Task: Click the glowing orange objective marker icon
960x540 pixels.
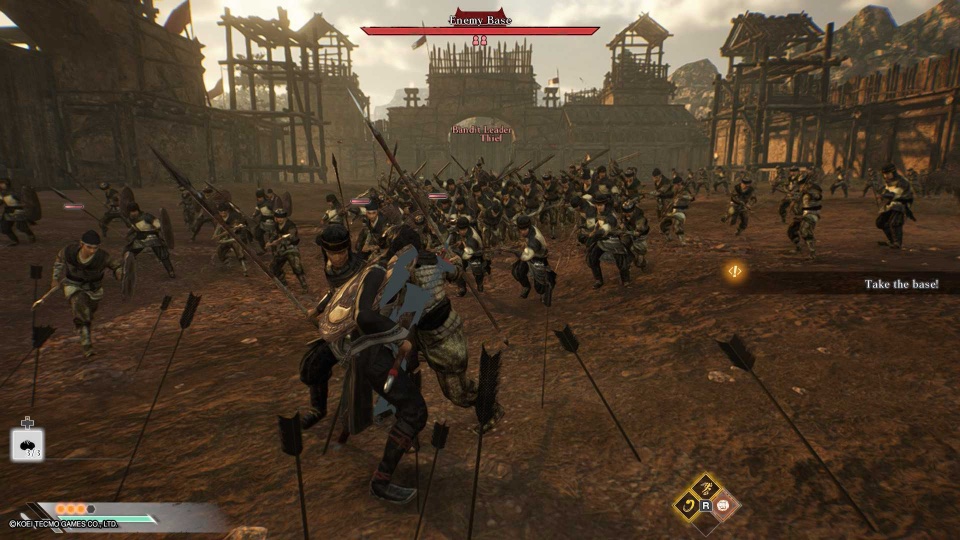Action: [734, 271]
